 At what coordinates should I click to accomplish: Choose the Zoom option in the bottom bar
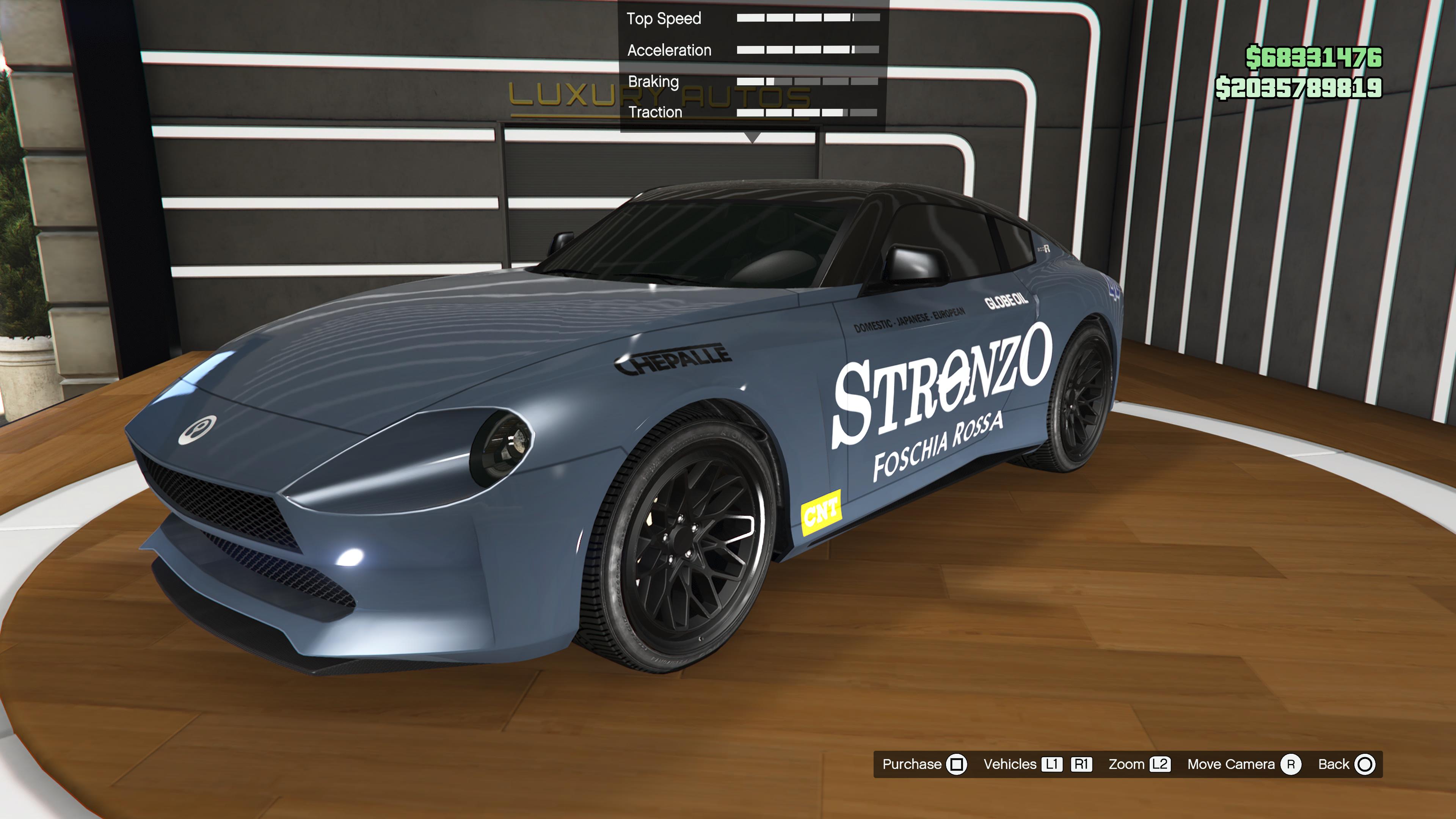tap(1138, 764)
